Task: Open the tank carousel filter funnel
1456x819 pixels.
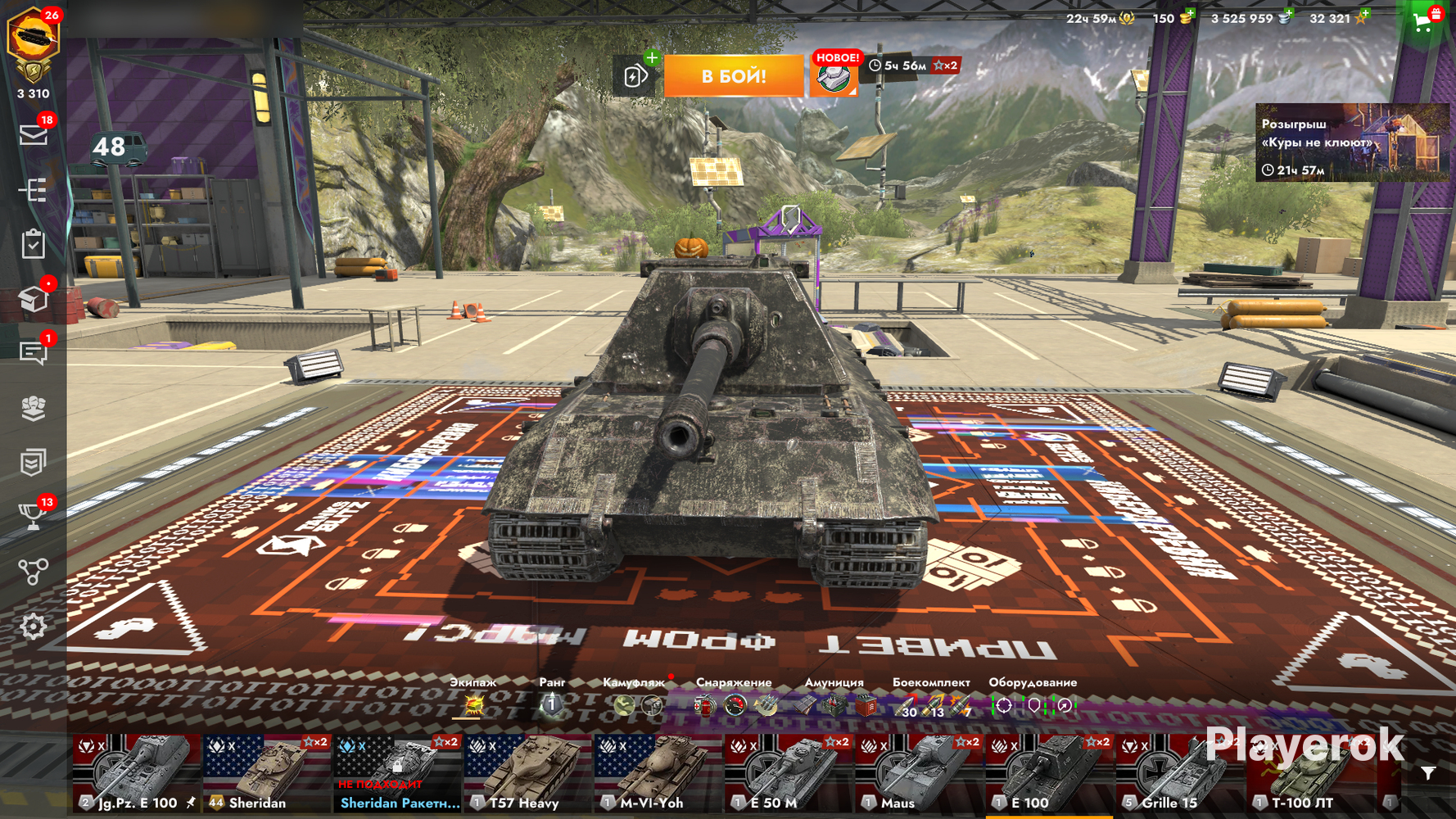Action: point(1428,773)
